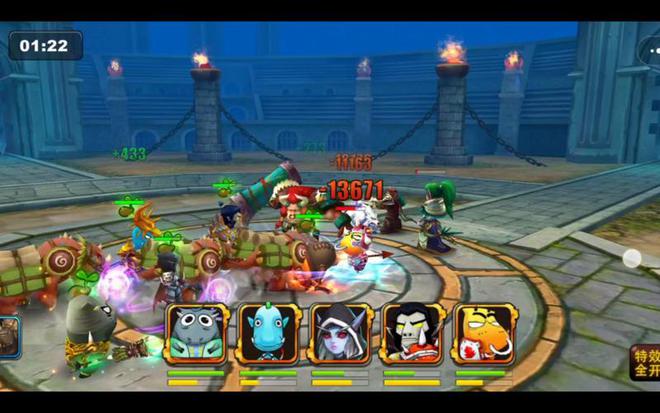Tap the white floating assist circle
This screenshot has width=660, height=413.
tap(632, 258)
